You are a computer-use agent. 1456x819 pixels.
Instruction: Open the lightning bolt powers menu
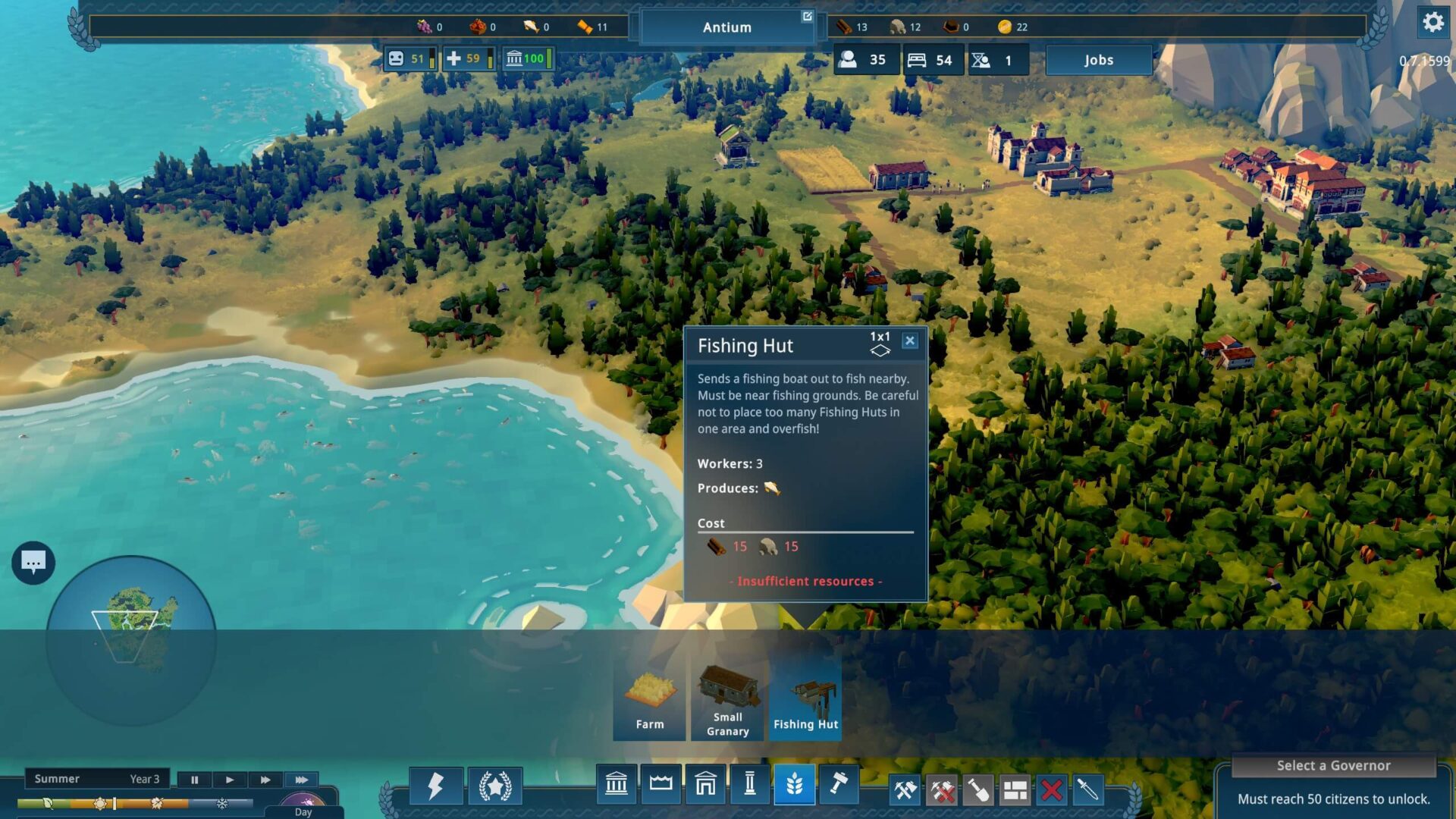pos(435,786)
